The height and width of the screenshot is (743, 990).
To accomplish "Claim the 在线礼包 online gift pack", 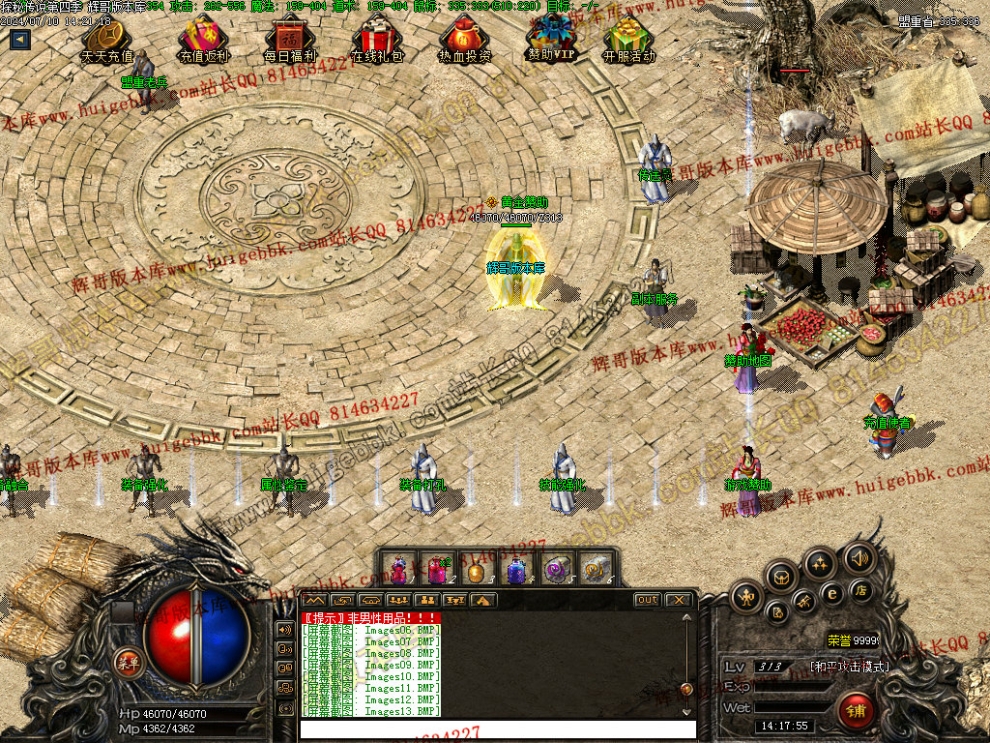I will coord(377,40).
